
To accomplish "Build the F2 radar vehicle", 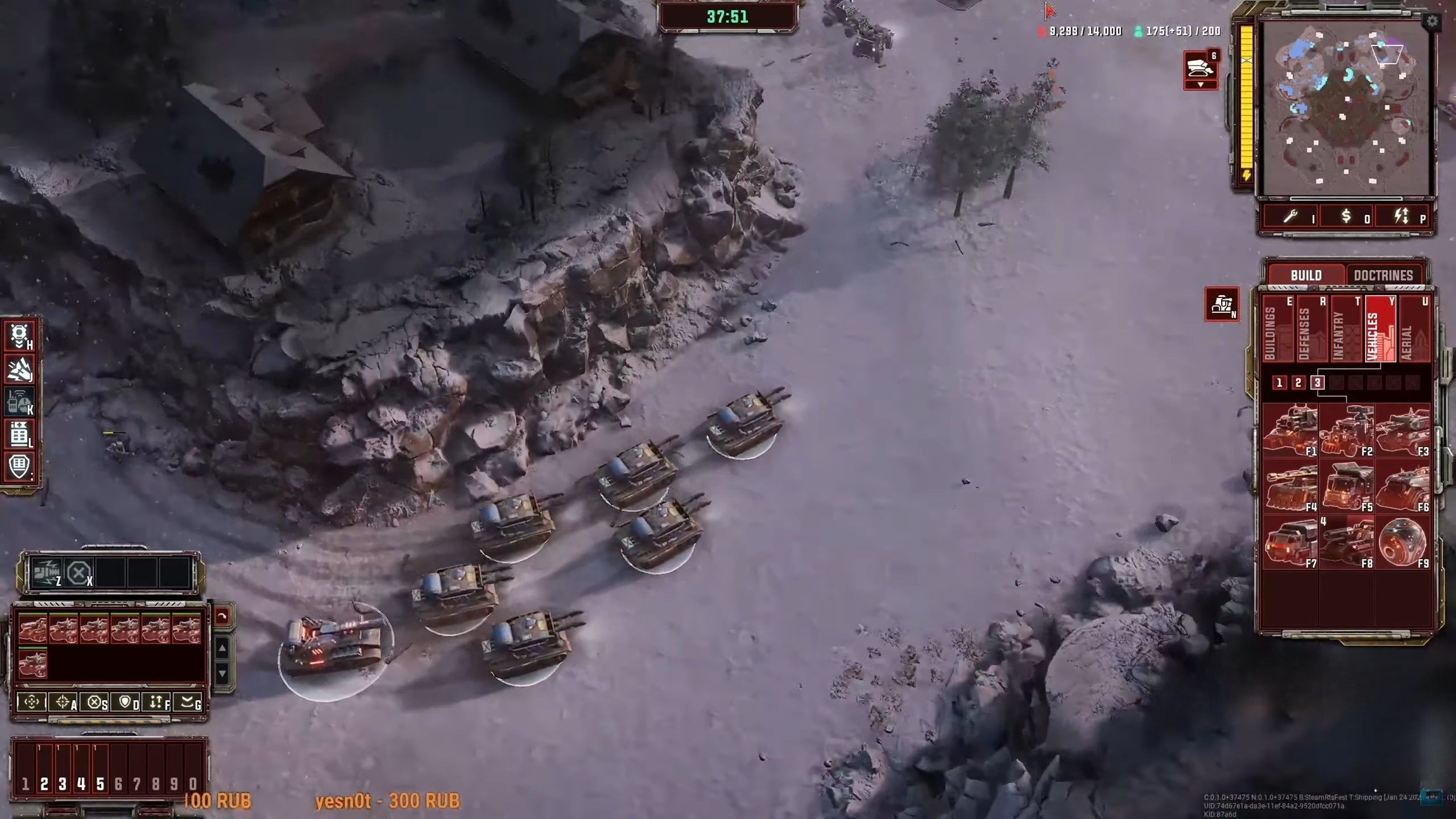I will (x=1346, y=431).
